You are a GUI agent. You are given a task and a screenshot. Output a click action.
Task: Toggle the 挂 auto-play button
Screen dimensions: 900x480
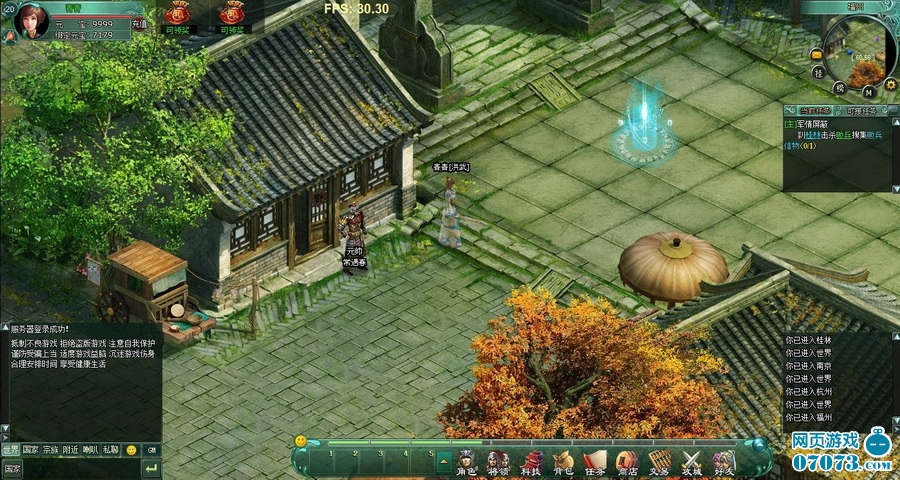[818, 73]
